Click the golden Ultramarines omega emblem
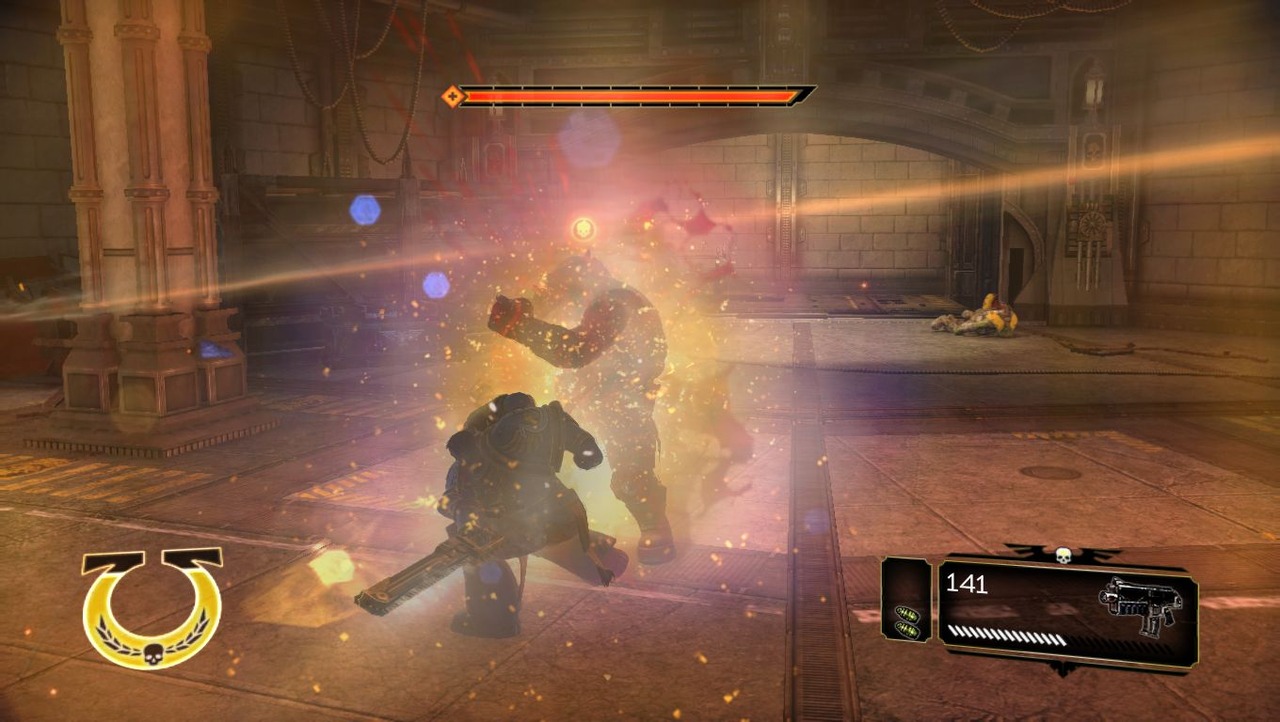This screenshot has height=722, width=1280. click(x=152, y=607)
